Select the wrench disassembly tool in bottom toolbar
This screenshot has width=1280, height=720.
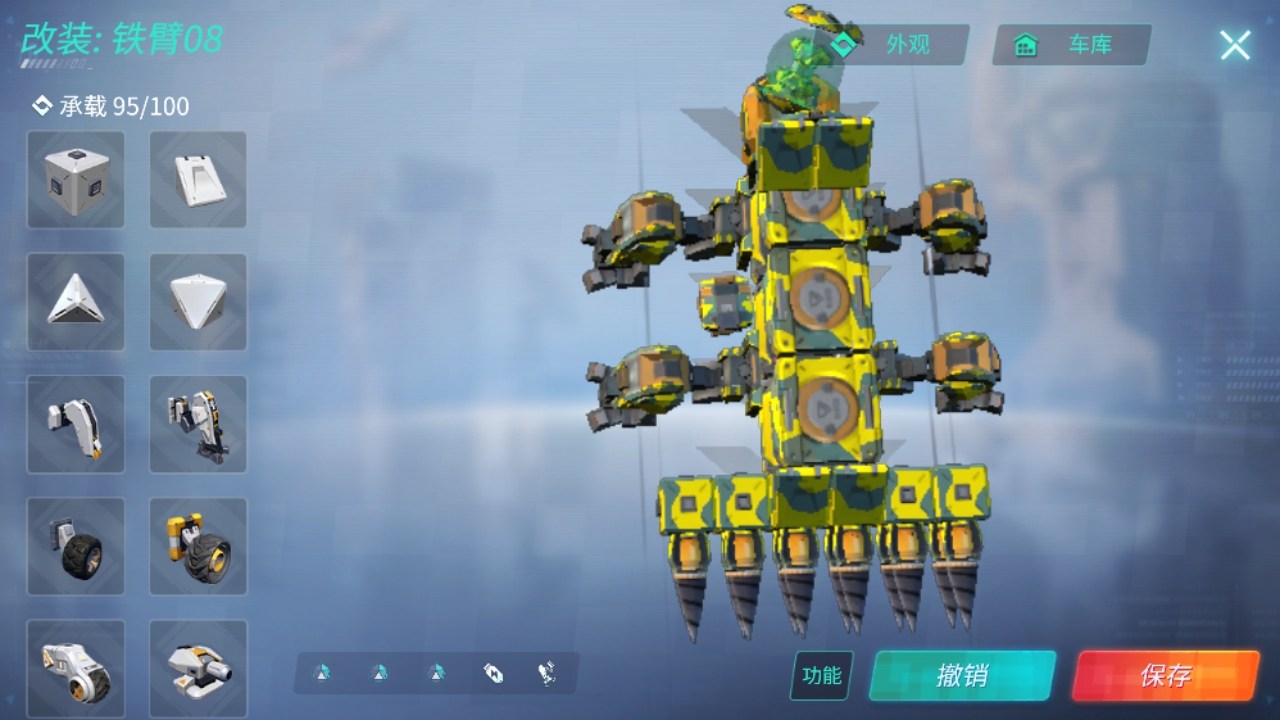click(x=545, y=674)
